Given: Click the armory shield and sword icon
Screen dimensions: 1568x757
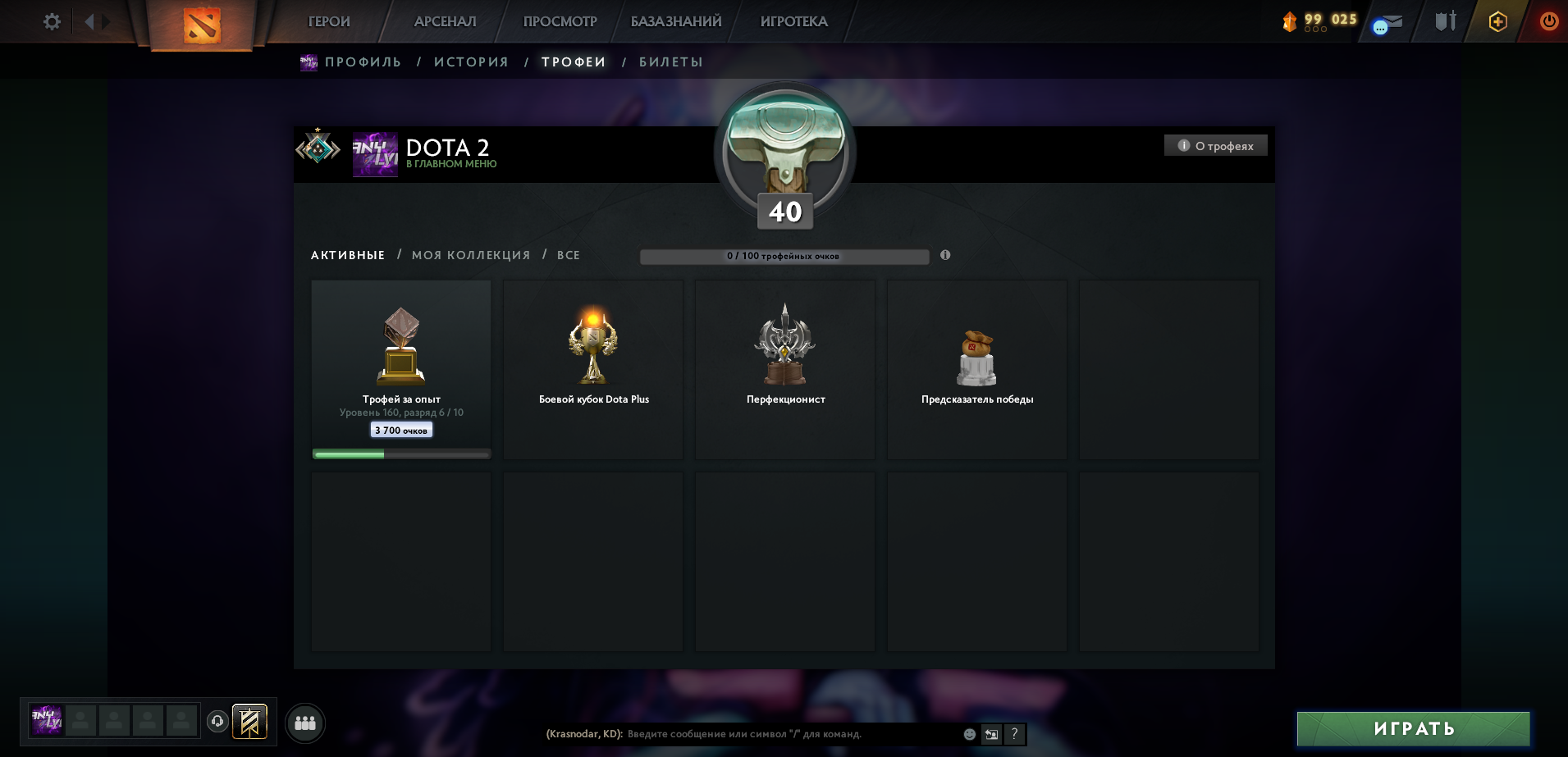Looking at the screenshot, I should point(1444,22).
